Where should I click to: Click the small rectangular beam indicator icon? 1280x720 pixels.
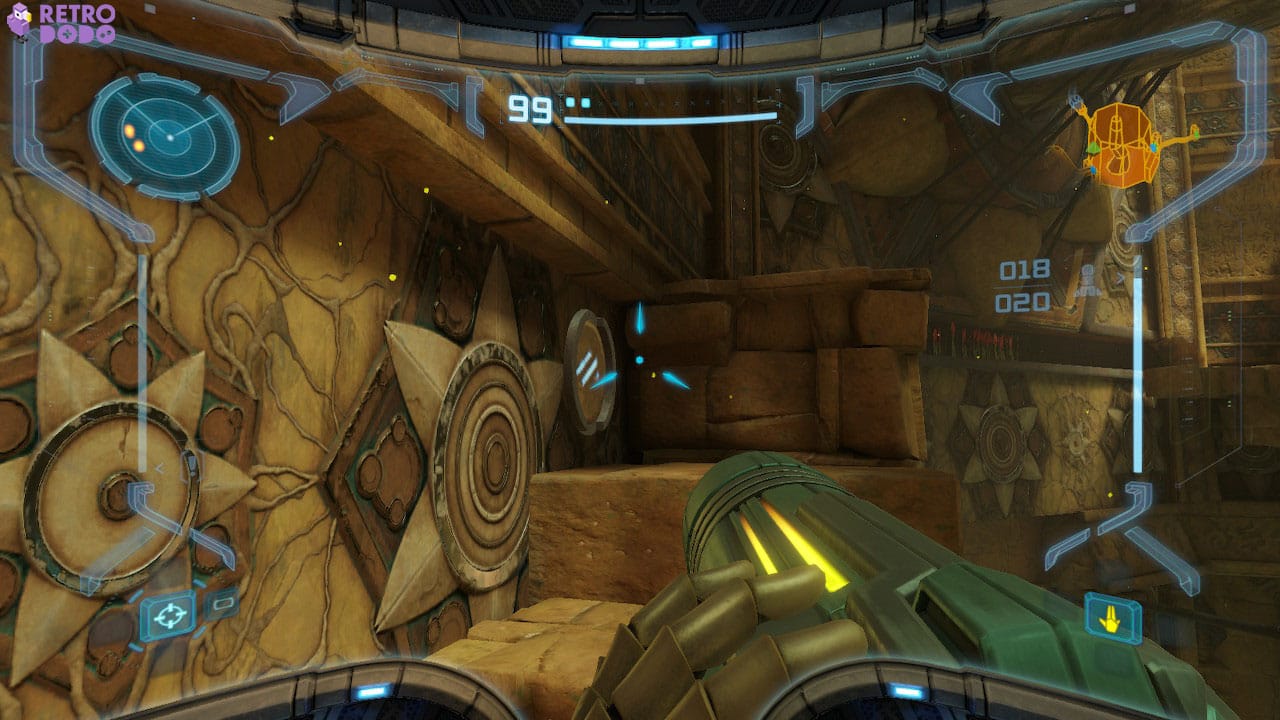221,602
